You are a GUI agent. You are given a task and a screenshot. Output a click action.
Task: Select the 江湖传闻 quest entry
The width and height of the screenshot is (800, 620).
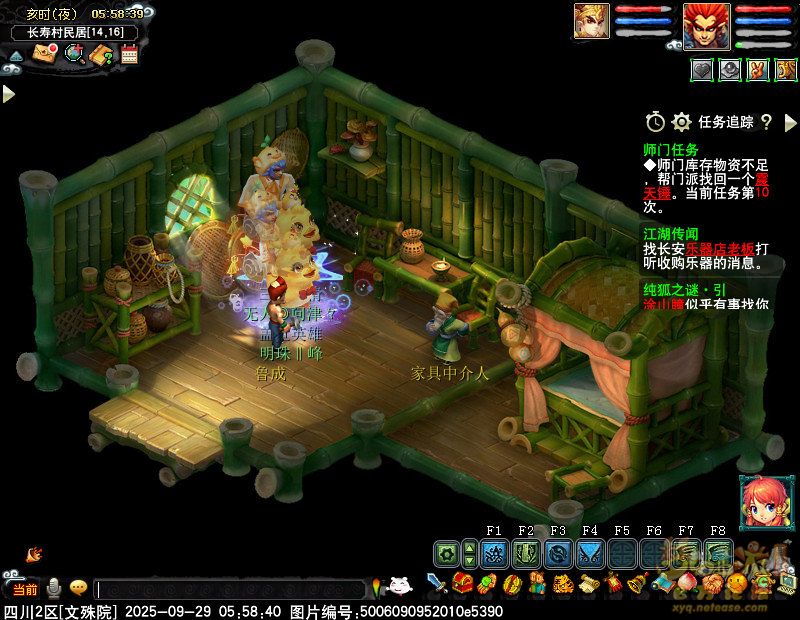coord(671,233)
